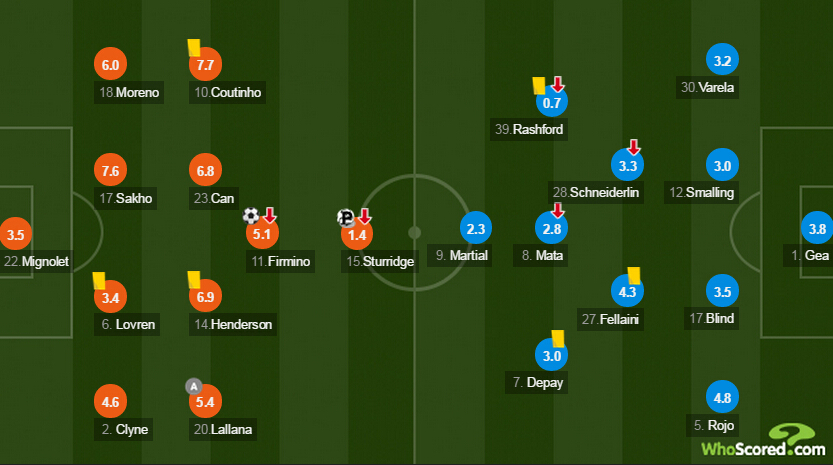This screenshot has width=833, height=465.
Task: Click Mata's 2.8 rating bubble
Action: (x=552, y=229)
